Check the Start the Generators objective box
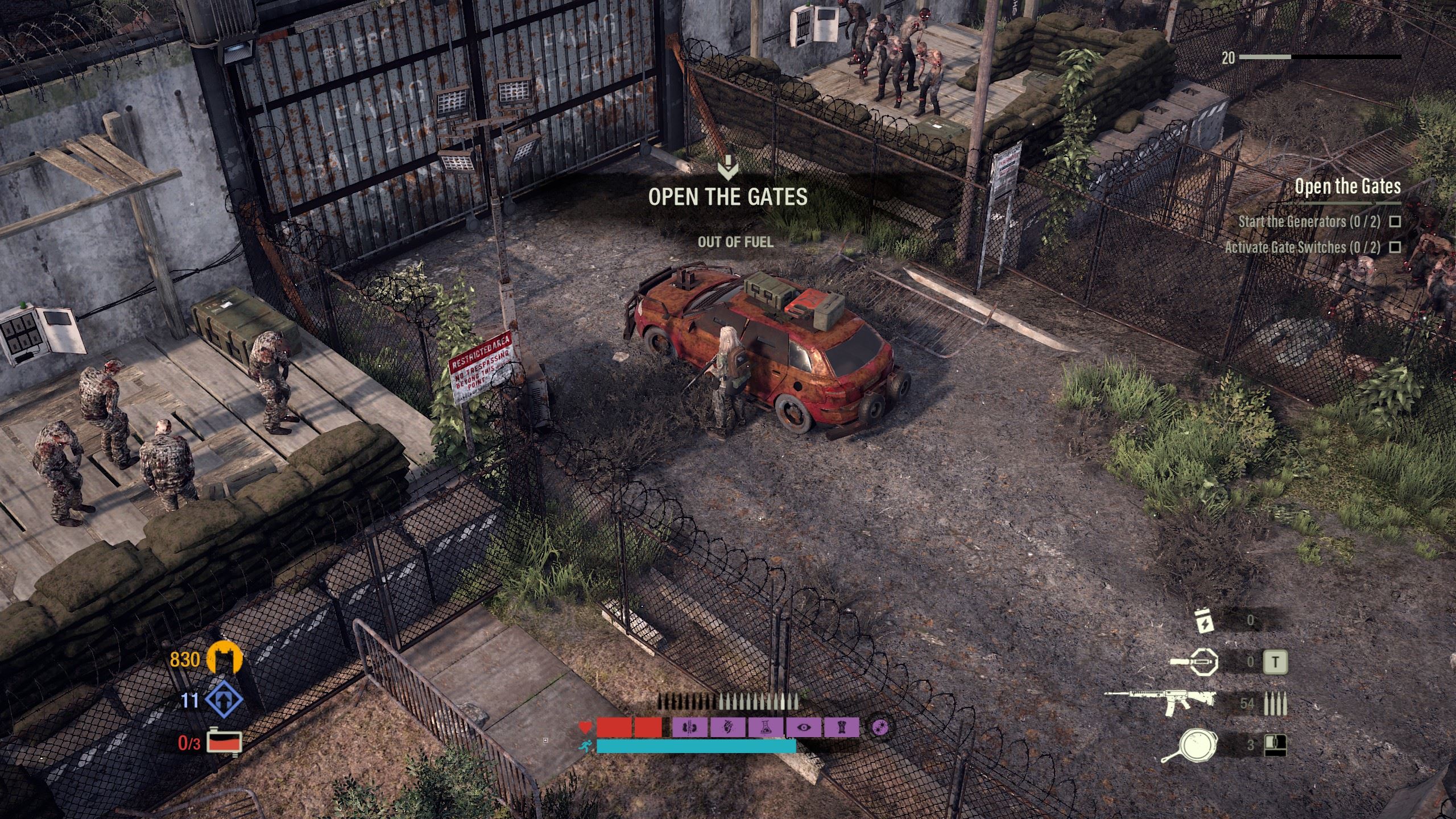Image resolution: width=1456 pixels, height=819 pixels. (1393, 222)
